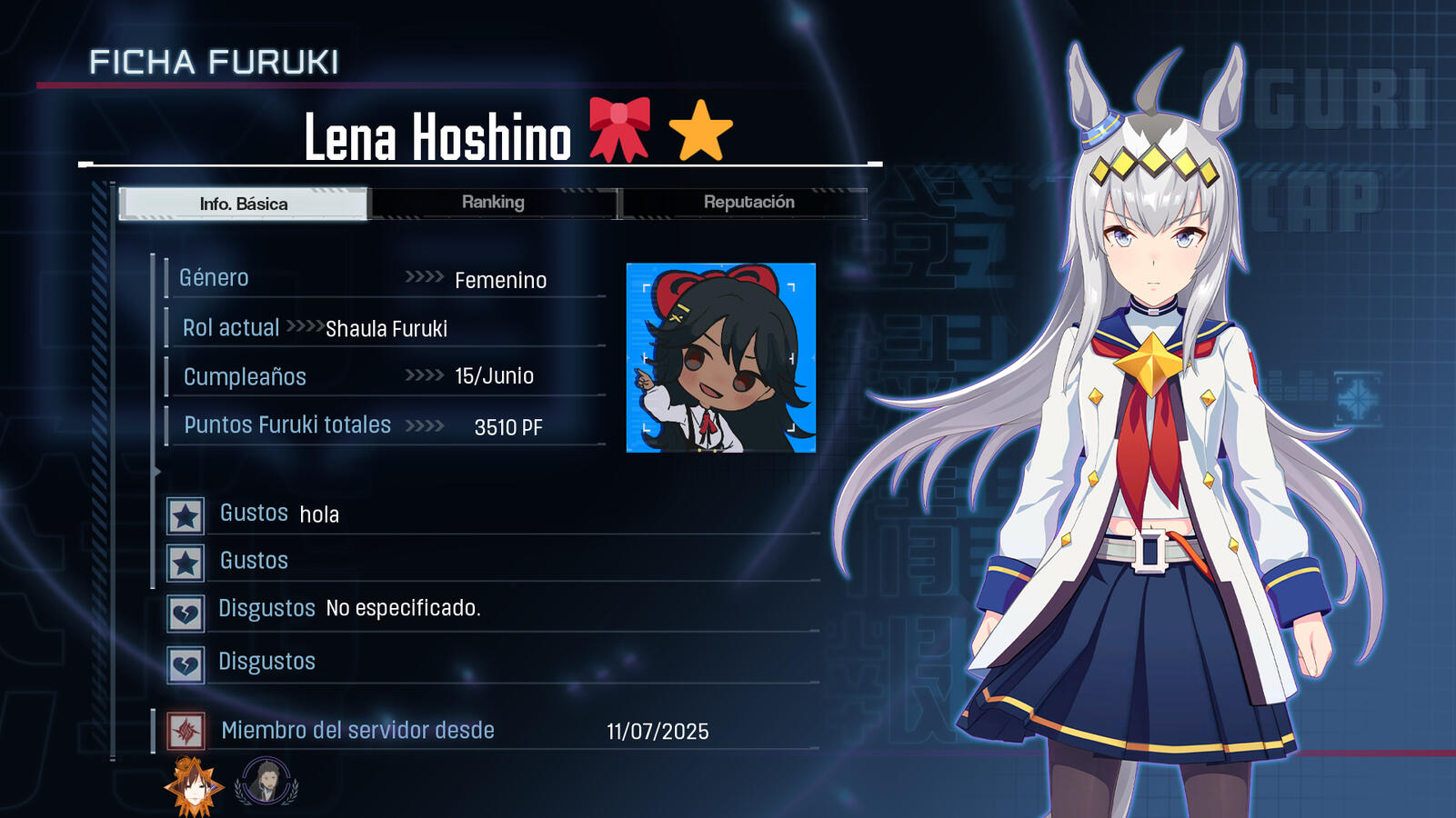Click the Puntos Furuki totales value

pyautogui.click(x=507, y=426)
